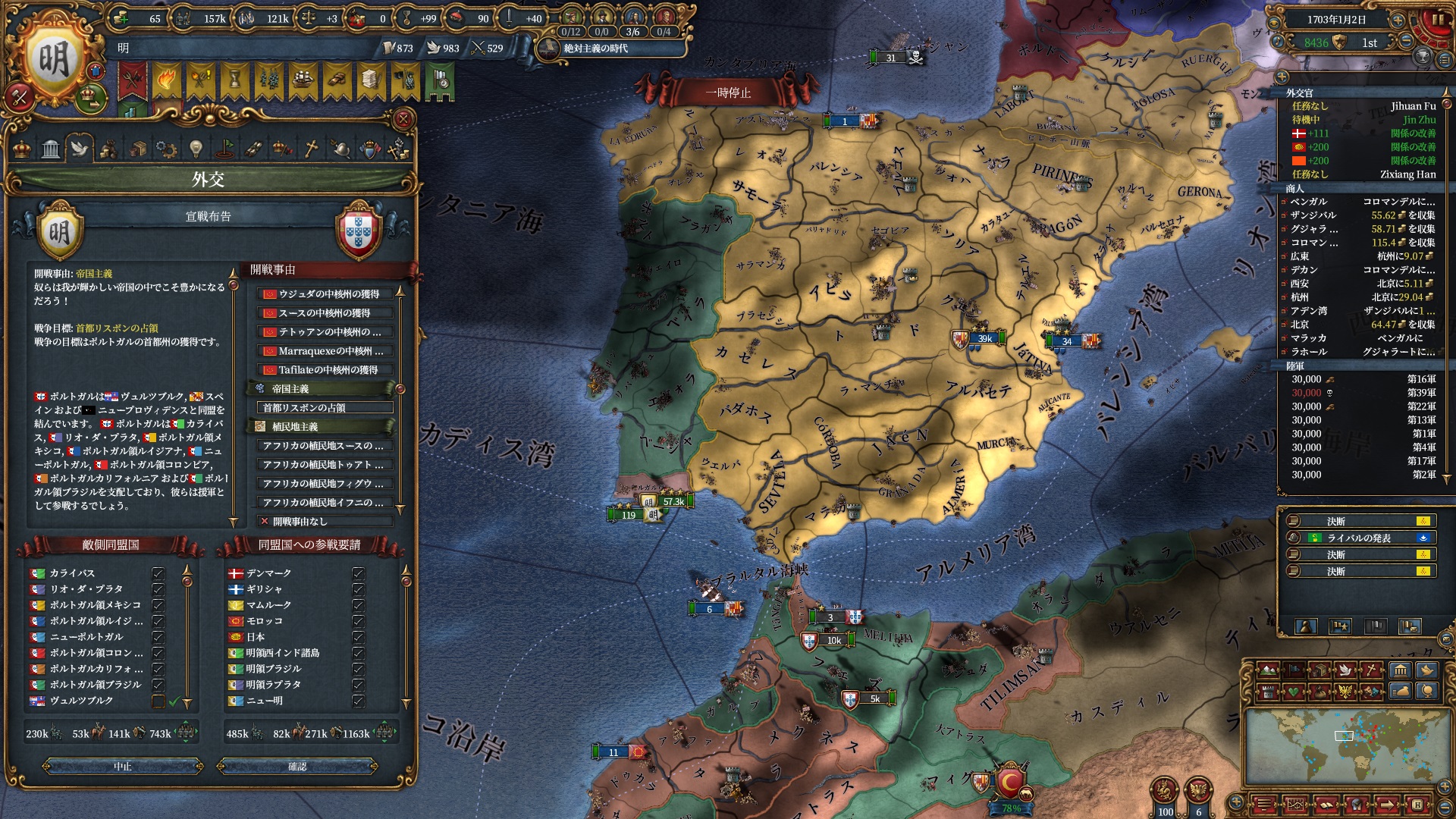
Task: Select the 帝国主義 casus belli
Action: click(x=322, y=389)
